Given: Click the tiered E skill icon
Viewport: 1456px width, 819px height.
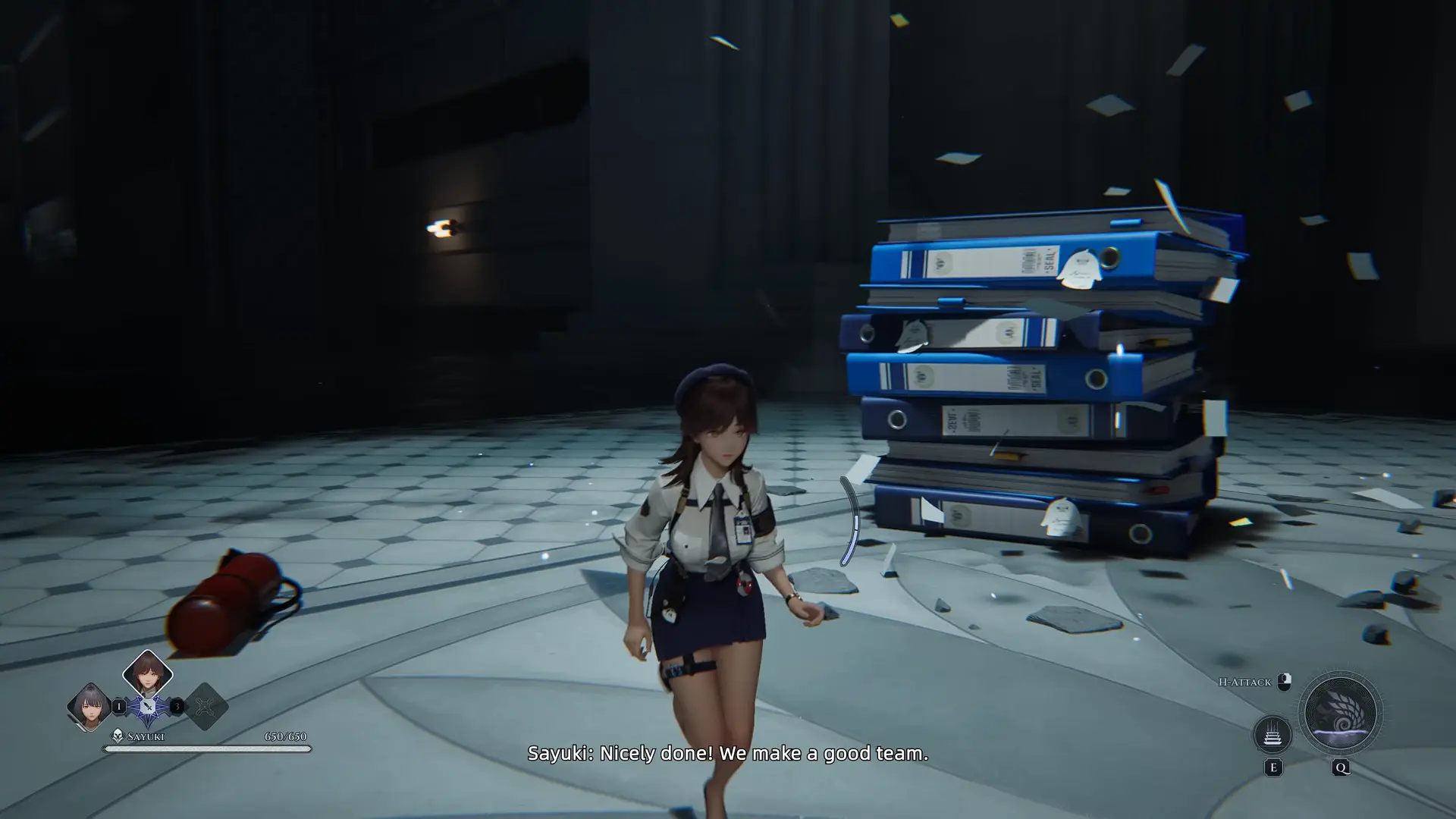Looking at the screenshot, I should [x=1272, y=734].
